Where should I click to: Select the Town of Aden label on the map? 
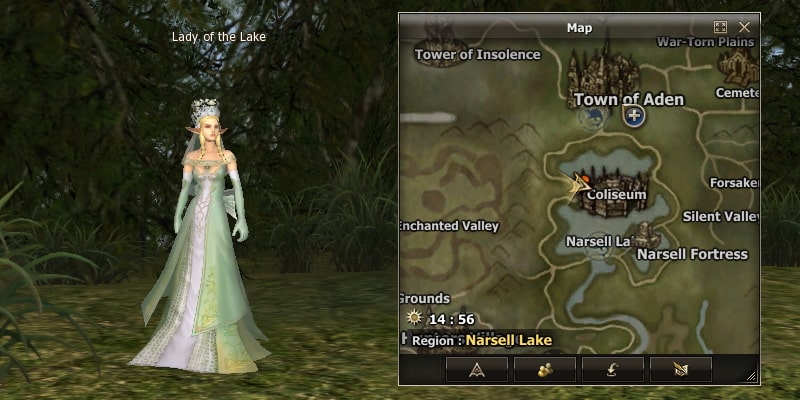629,99
